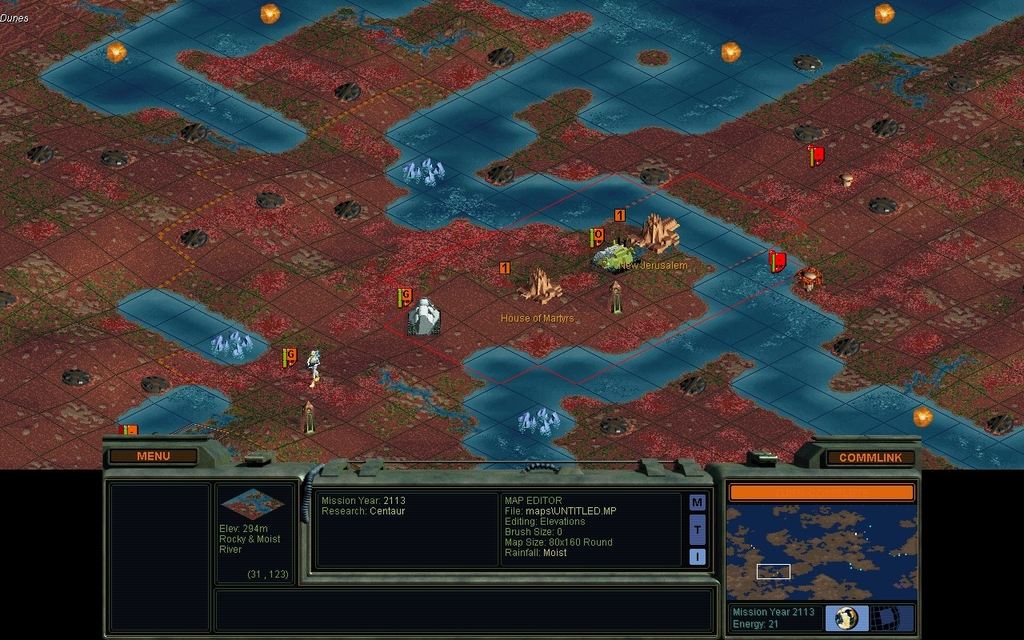Open the MENU button
Image resolution: width=1024 pixels, height=640 pixels.
point(153,456)
